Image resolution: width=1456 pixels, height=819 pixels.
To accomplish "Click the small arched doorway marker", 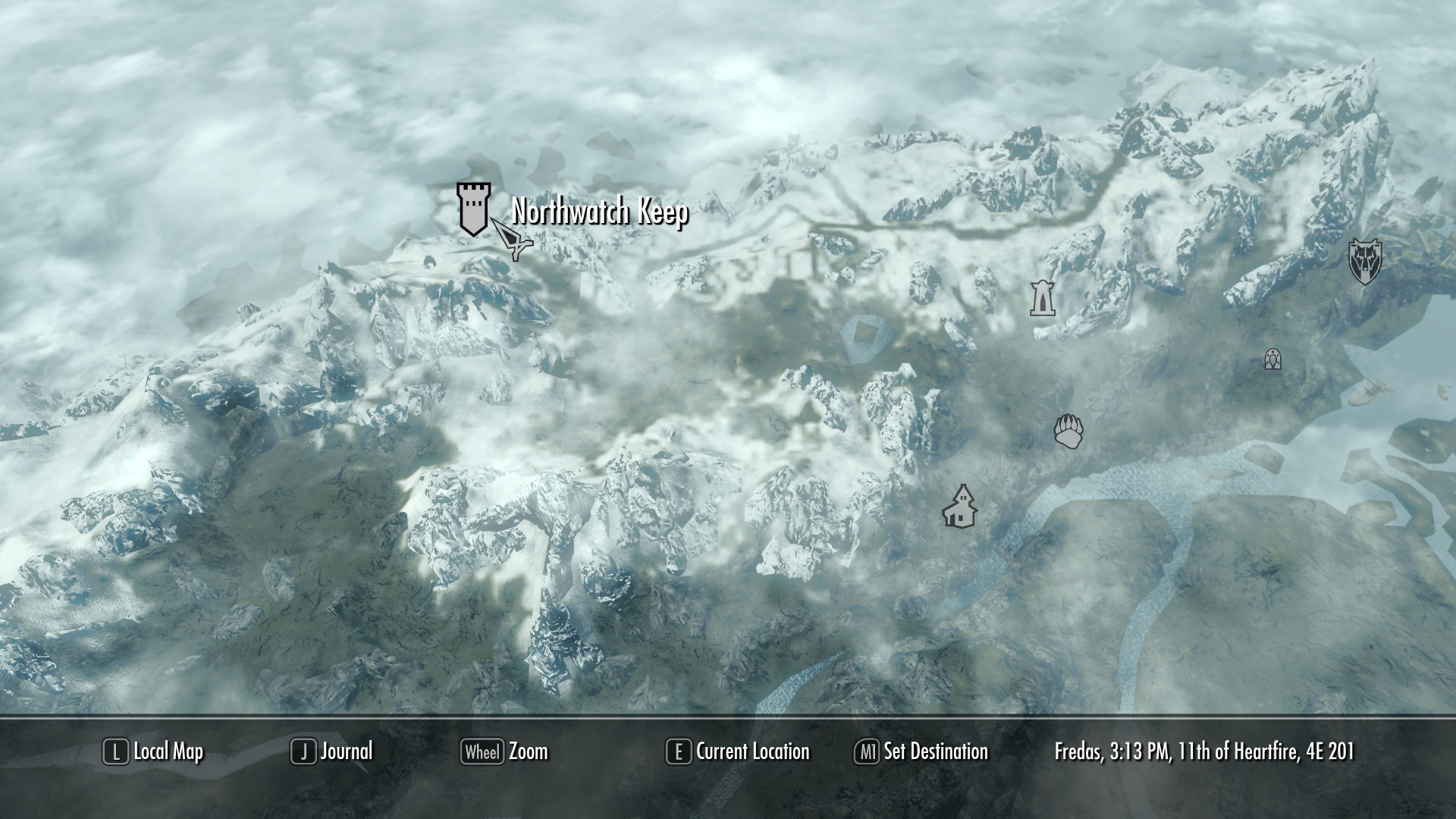I will click(x=1272, y=359).
